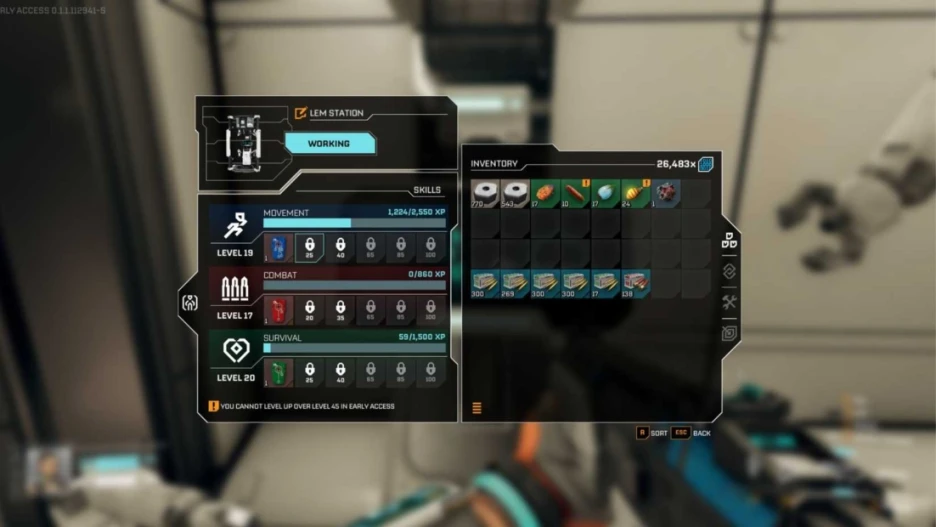Edit the LEM Station name

point(301,113)
